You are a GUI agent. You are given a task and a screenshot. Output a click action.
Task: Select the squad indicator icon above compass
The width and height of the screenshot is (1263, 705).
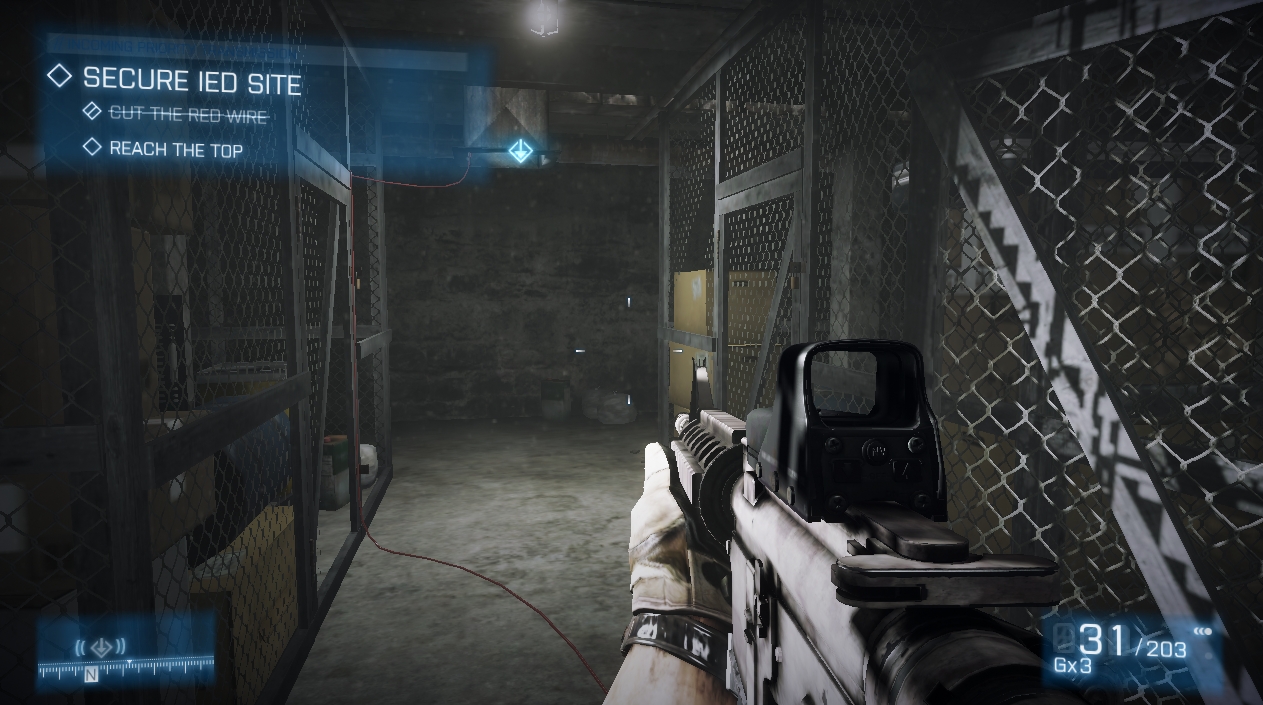click(x=100, y=645)
